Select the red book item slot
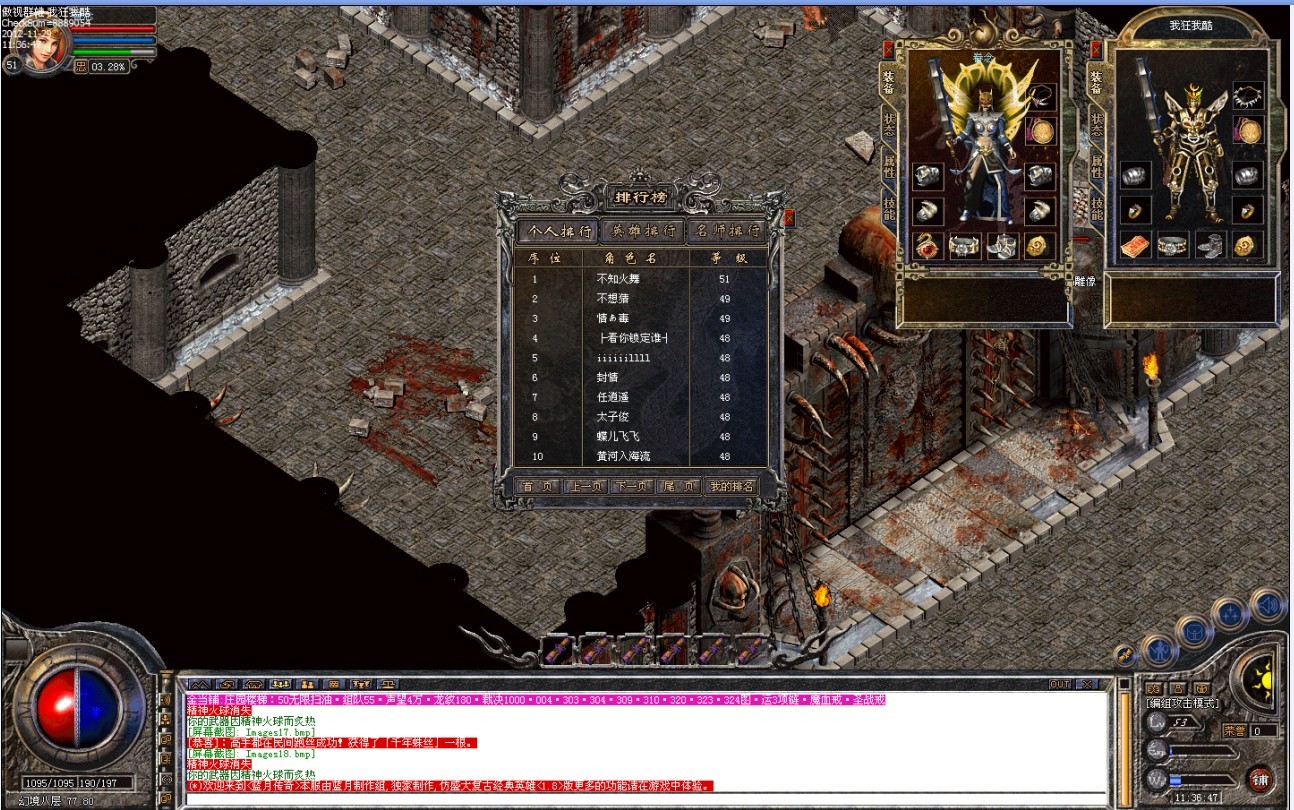Viewport: 1294px width, 810px height. pos(1135,245)
